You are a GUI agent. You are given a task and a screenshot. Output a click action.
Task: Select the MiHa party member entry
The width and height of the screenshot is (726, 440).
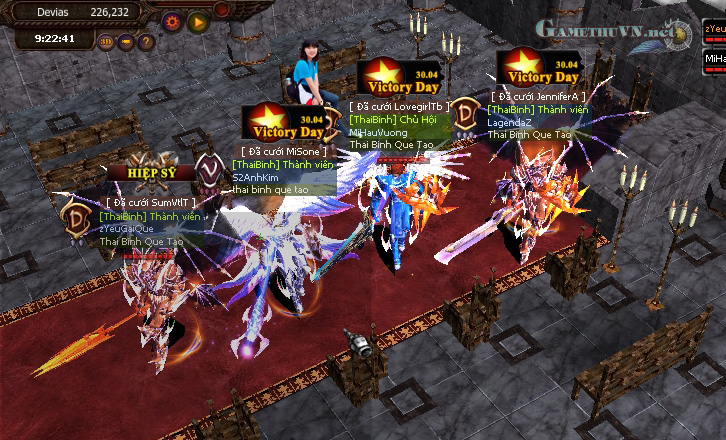click(714, 58)
